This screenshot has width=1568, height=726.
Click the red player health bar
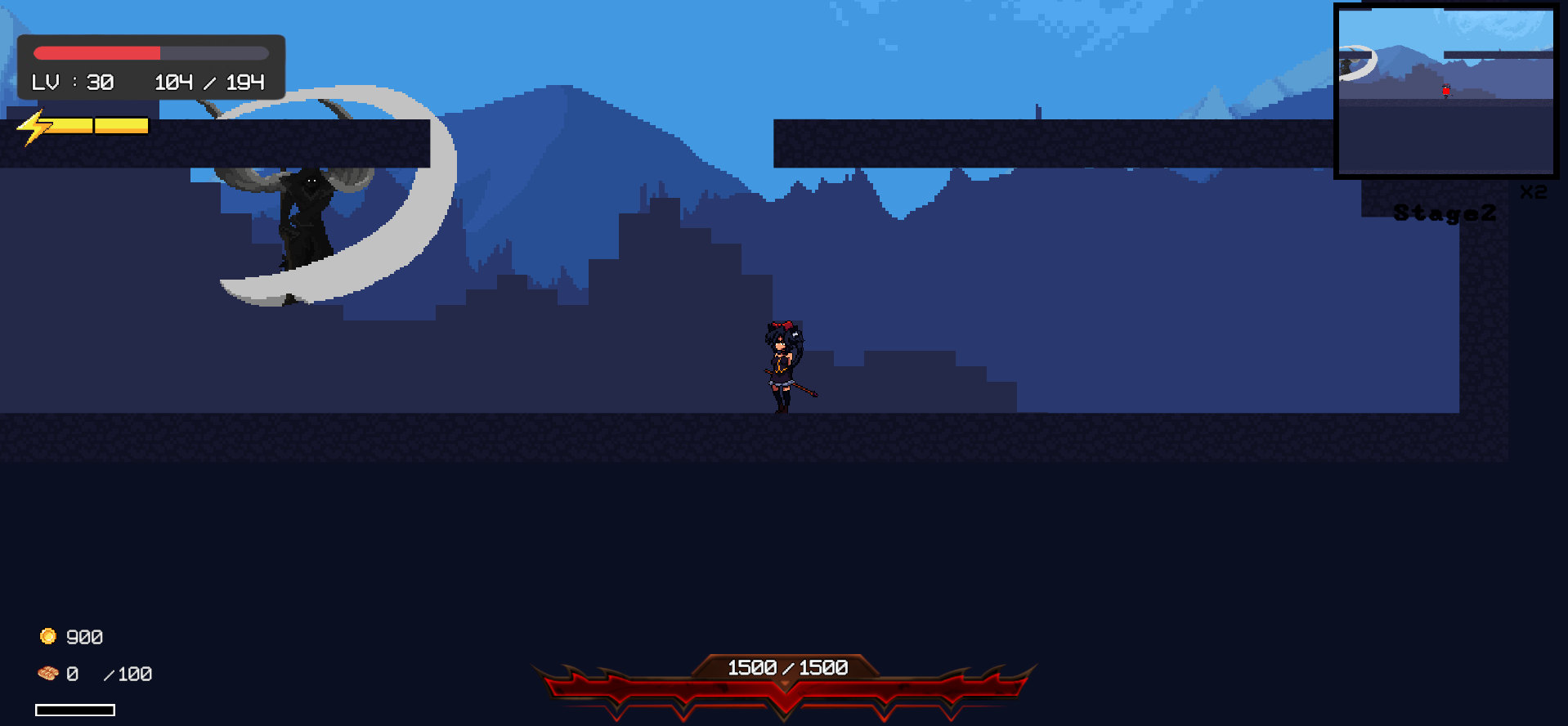[96, 52]
